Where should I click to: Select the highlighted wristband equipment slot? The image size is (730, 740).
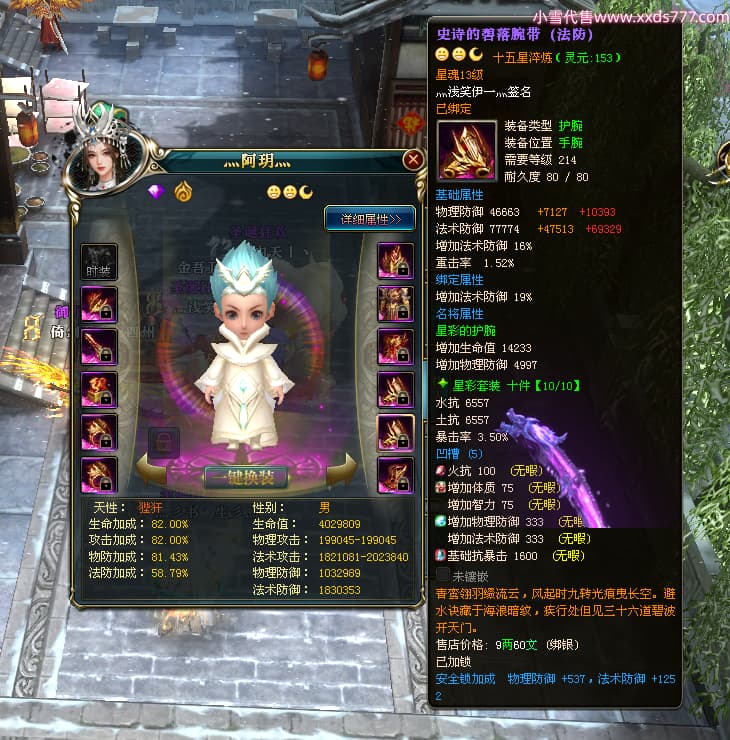395,432
